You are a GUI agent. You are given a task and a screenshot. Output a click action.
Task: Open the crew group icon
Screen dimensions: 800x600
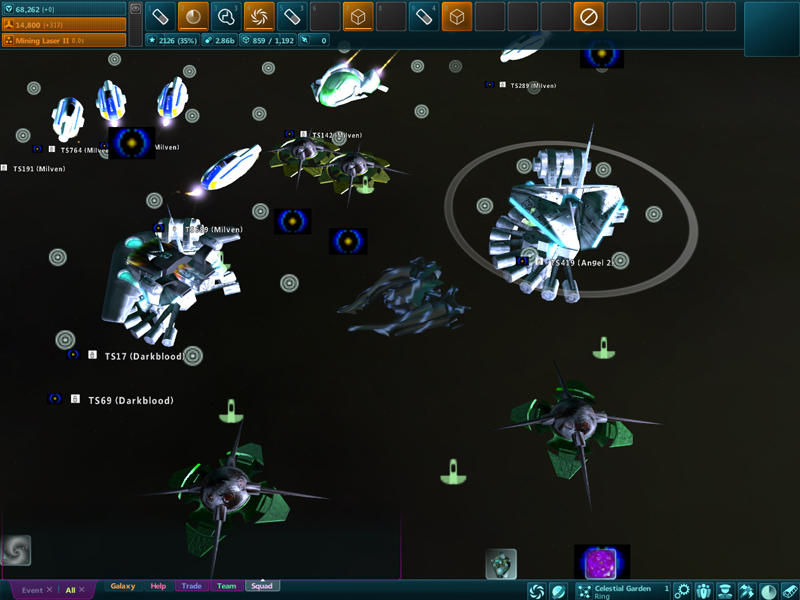[704, 591]
